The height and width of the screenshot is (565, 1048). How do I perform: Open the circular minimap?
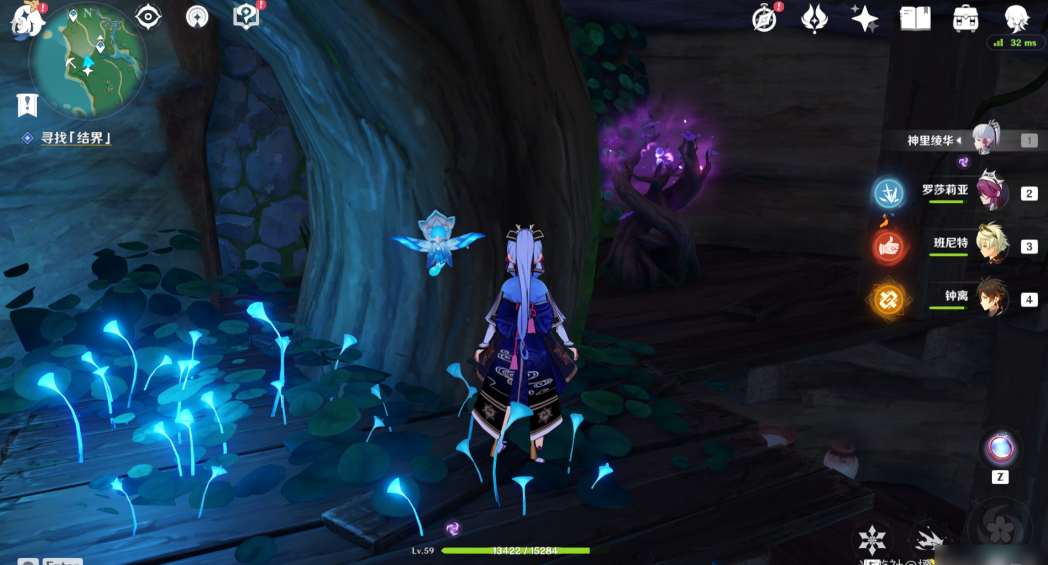coord(88,62)
